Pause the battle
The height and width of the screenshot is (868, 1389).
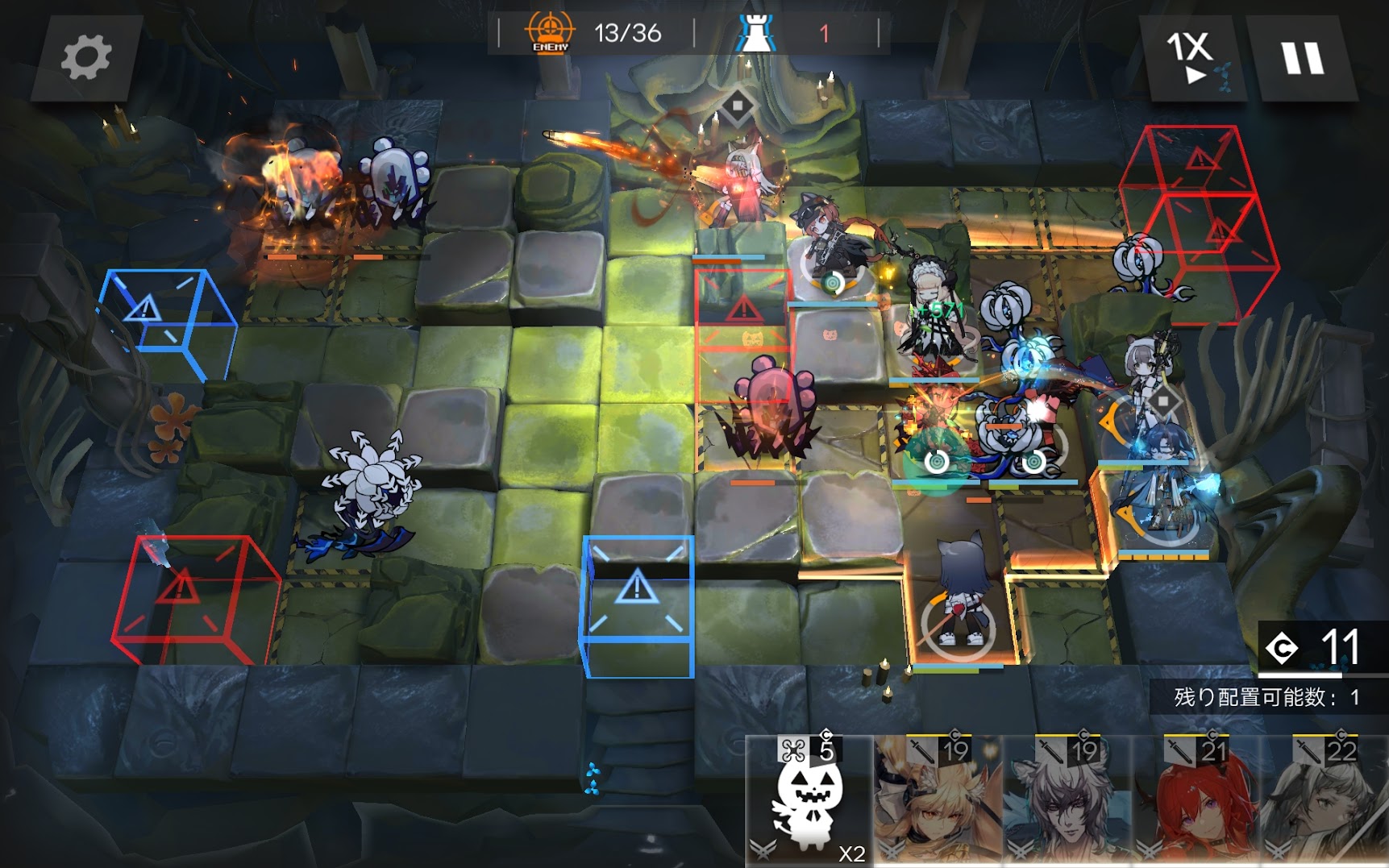(1302, 59)
